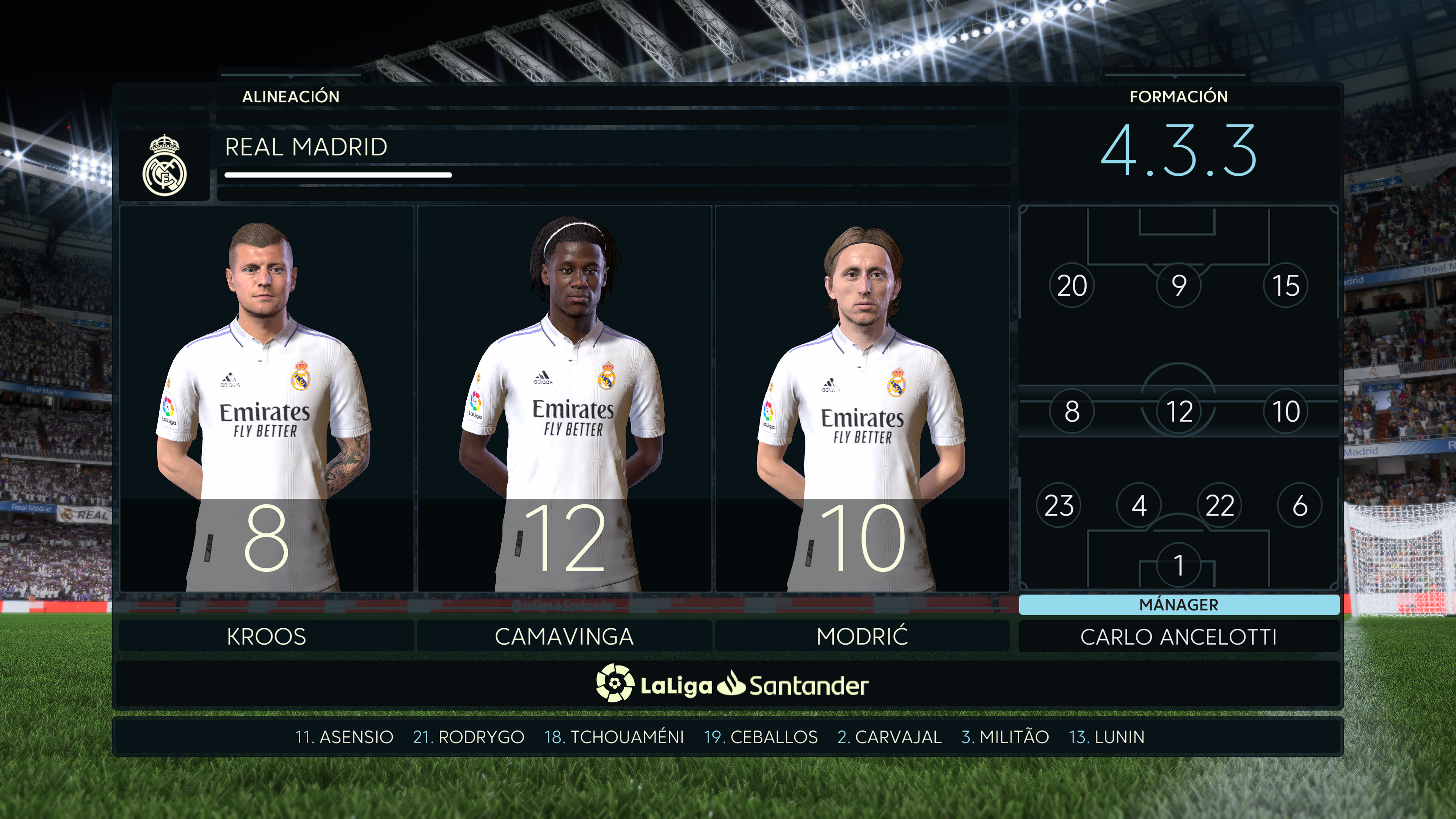Select the number 15 formation marker
The height and width of the screenshot is (819, 1456).
(x=1285, y=286)
